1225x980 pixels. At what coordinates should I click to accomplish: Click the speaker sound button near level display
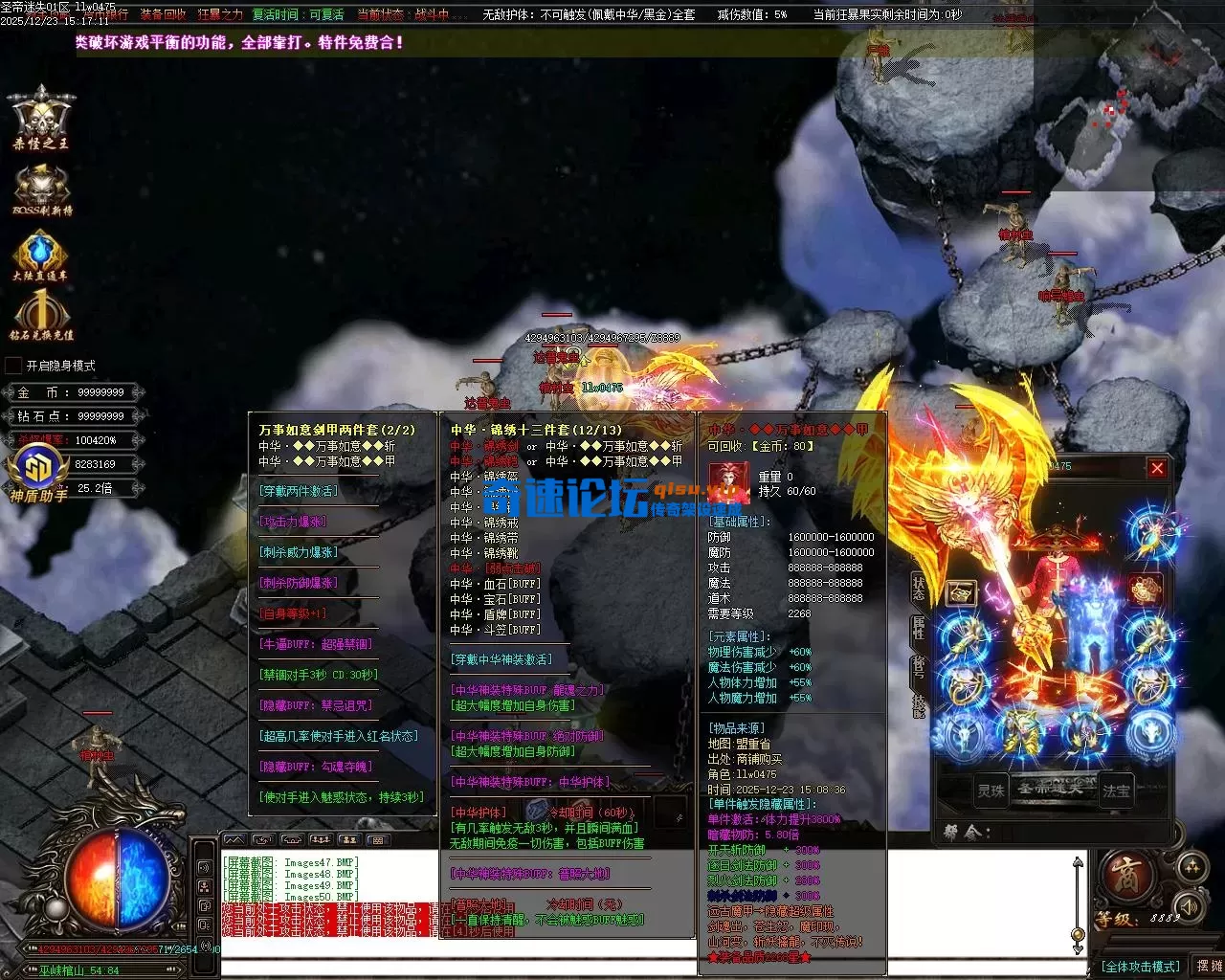(x=1190, y=904)
